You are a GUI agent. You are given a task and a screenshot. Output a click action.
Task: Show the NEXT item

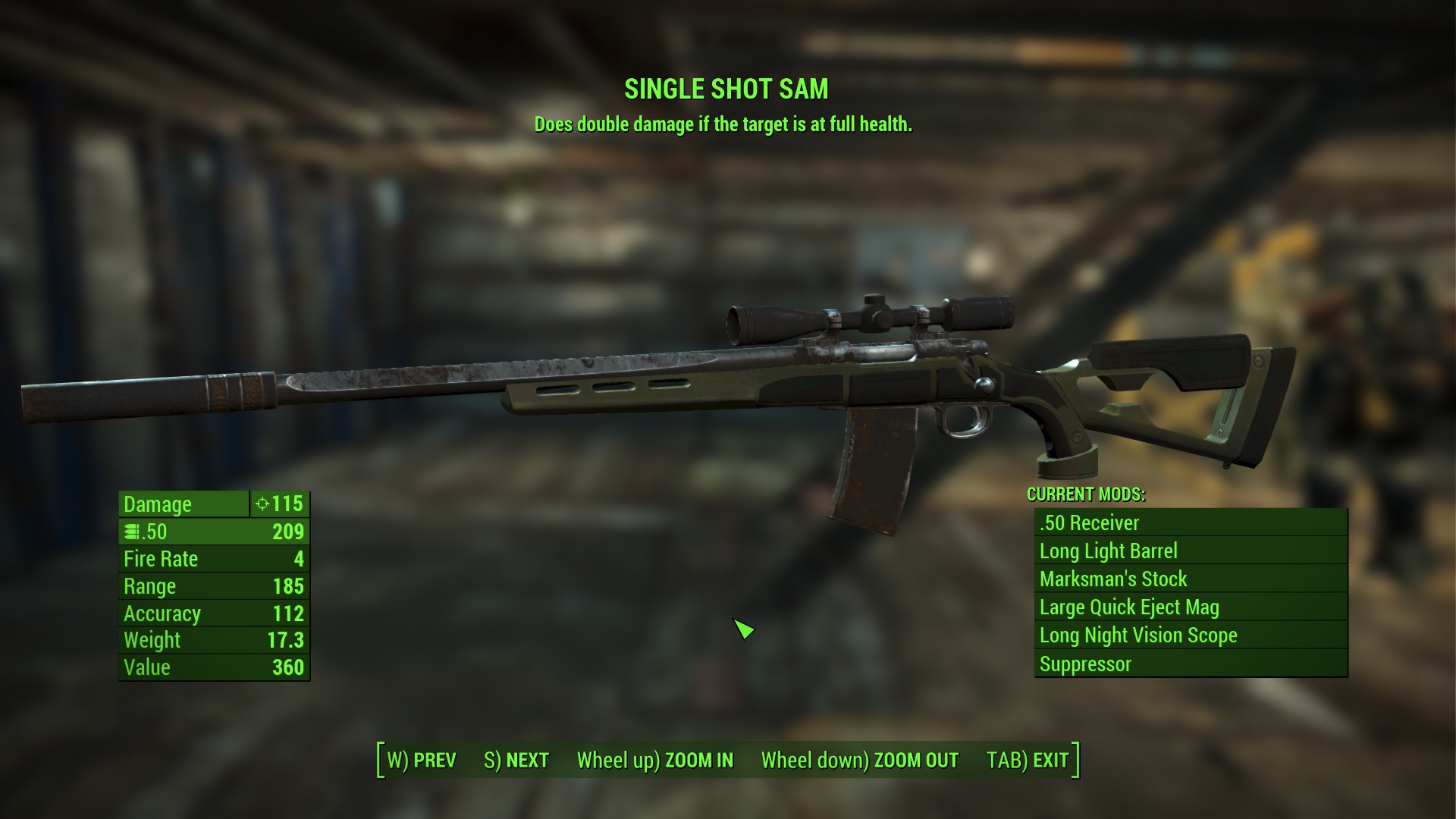click(x=516, y=760)
